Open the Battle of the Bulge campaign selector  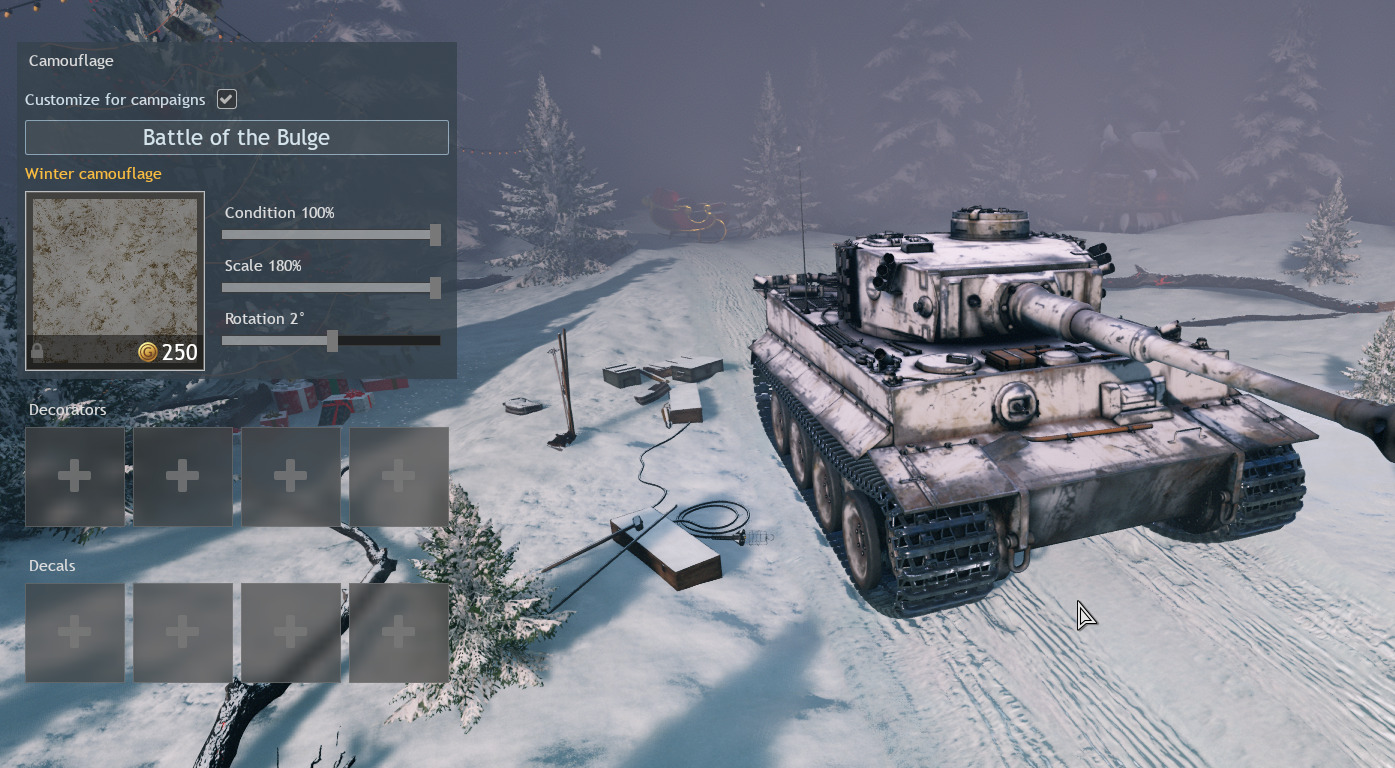click(236, 138)
